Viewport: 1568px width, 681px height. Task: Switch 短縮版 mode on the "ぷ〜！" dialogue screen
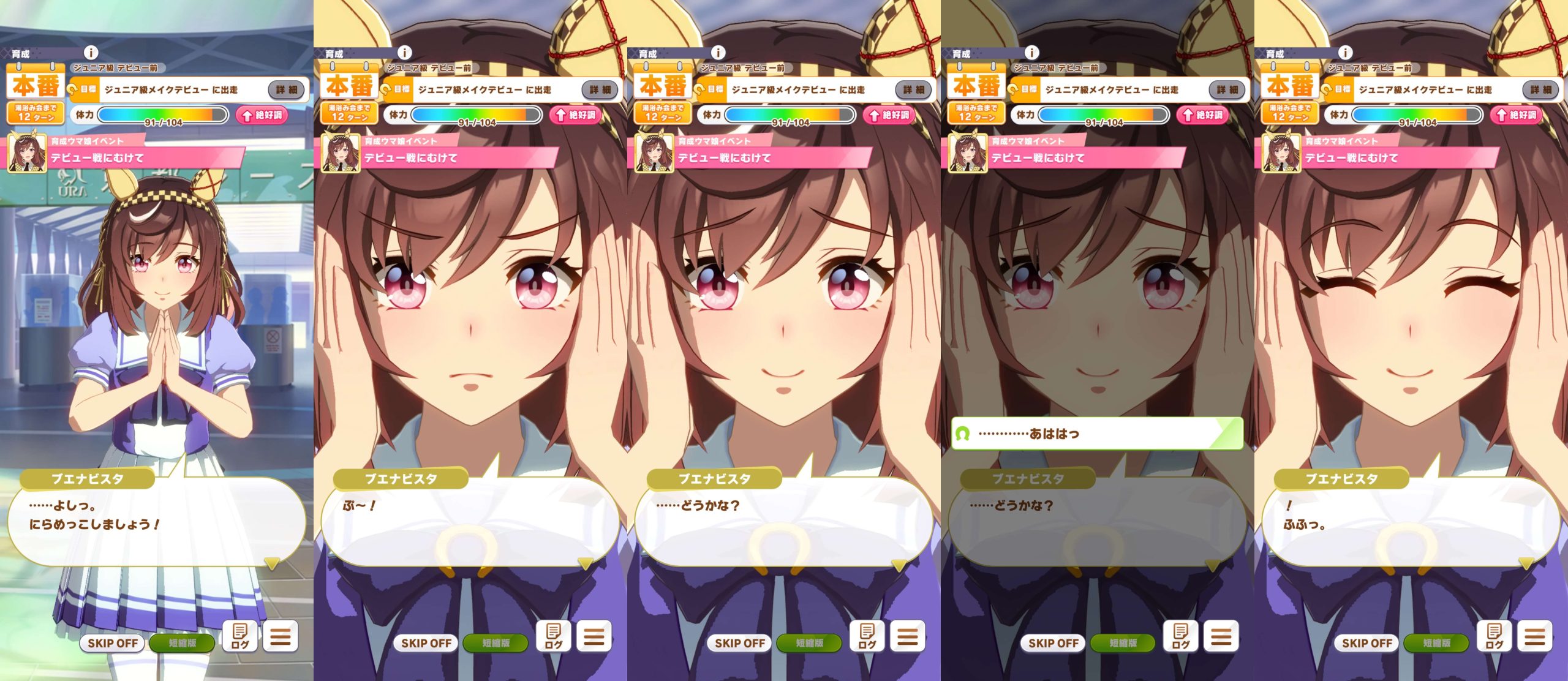coord(496,643)
